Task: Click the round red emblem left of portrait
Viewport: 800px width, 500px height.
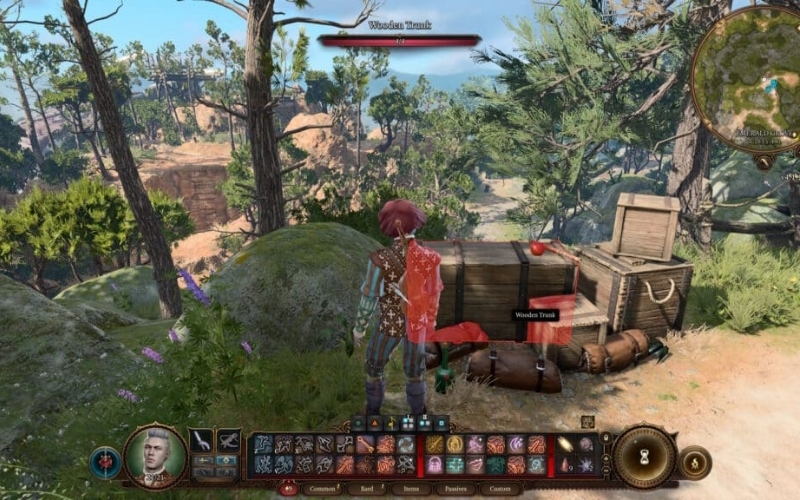Action: [105, 462]
